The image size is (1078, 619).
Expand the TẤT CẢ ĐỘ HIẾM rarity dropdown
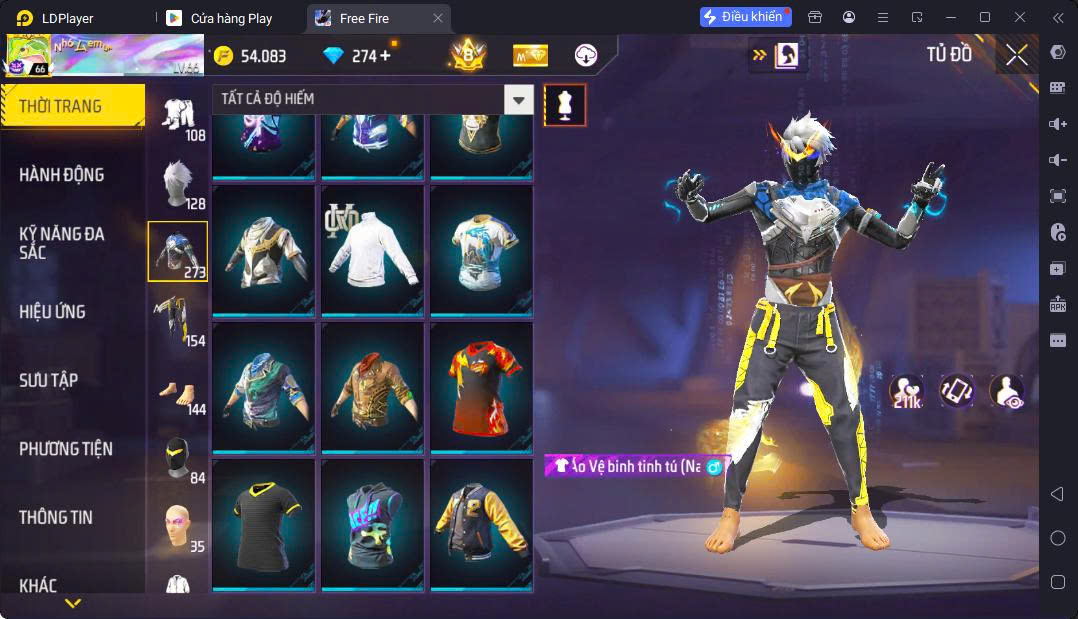tap(518, 99)
